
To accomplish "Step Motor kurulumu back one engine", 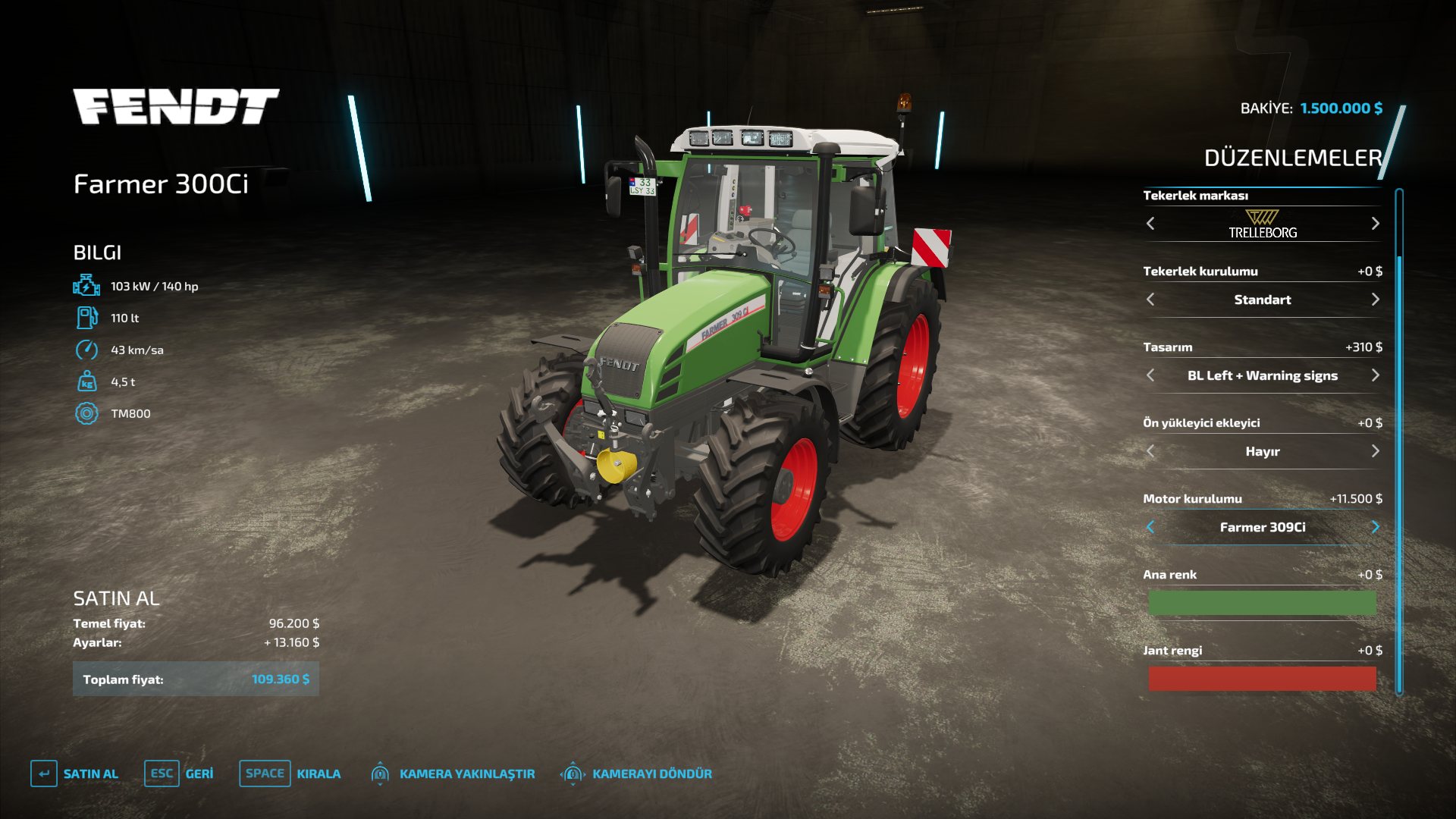I will (x=1150, y=527).
